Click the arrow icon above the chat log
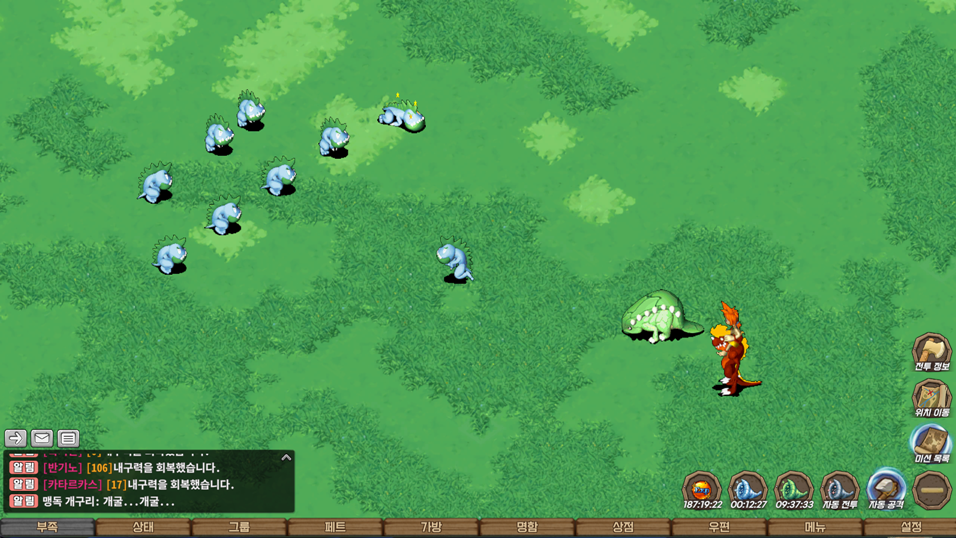Image resolution: width=956 pixels, height=538 pixels. pos(15,438)
